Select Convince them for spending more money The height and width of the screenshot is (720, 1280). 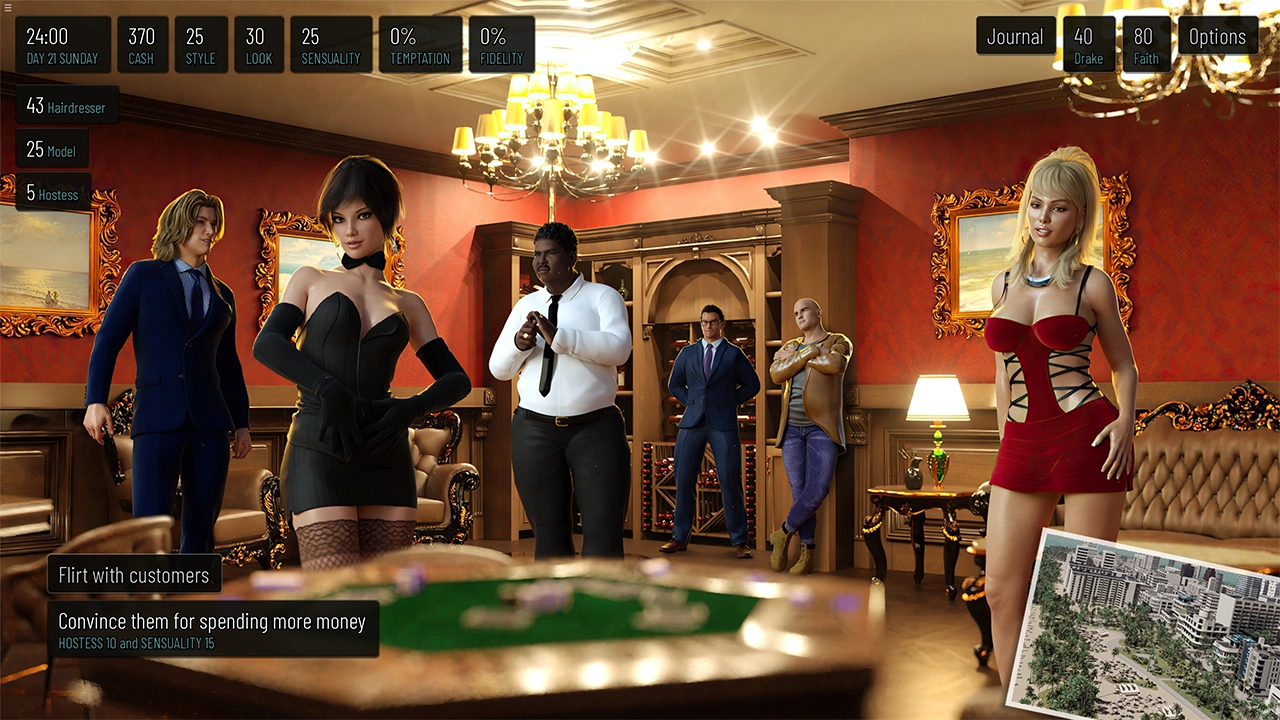tap(212, 629)
